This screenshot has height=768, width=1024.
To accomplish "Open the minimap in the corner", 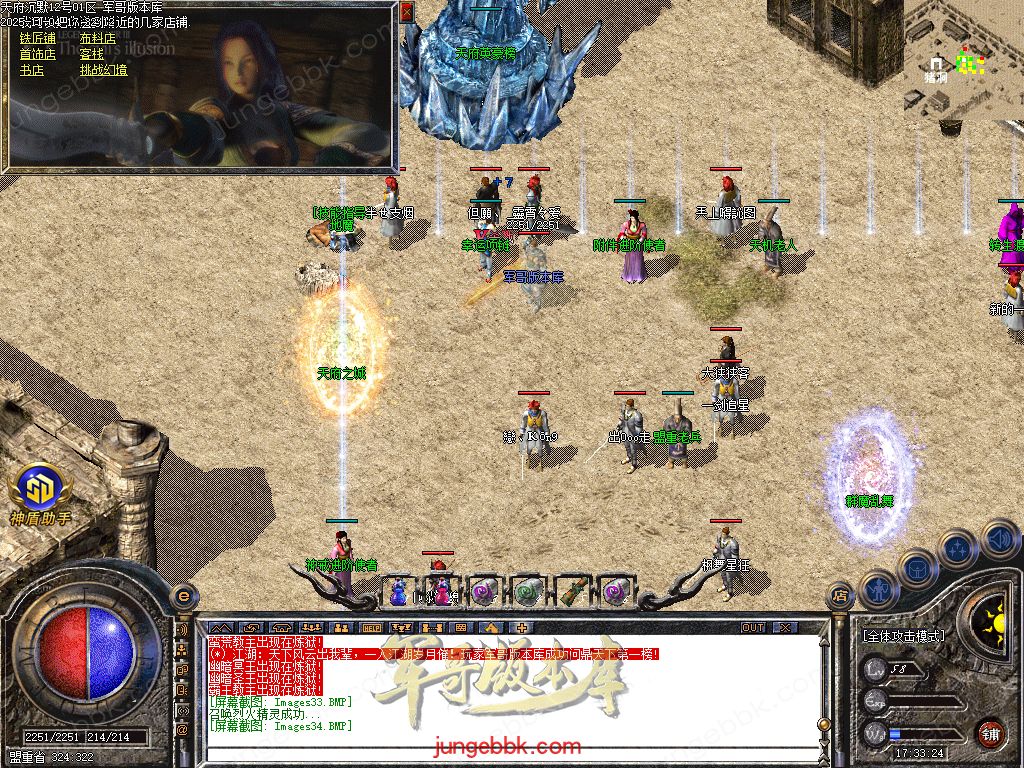I will (962, 60).
